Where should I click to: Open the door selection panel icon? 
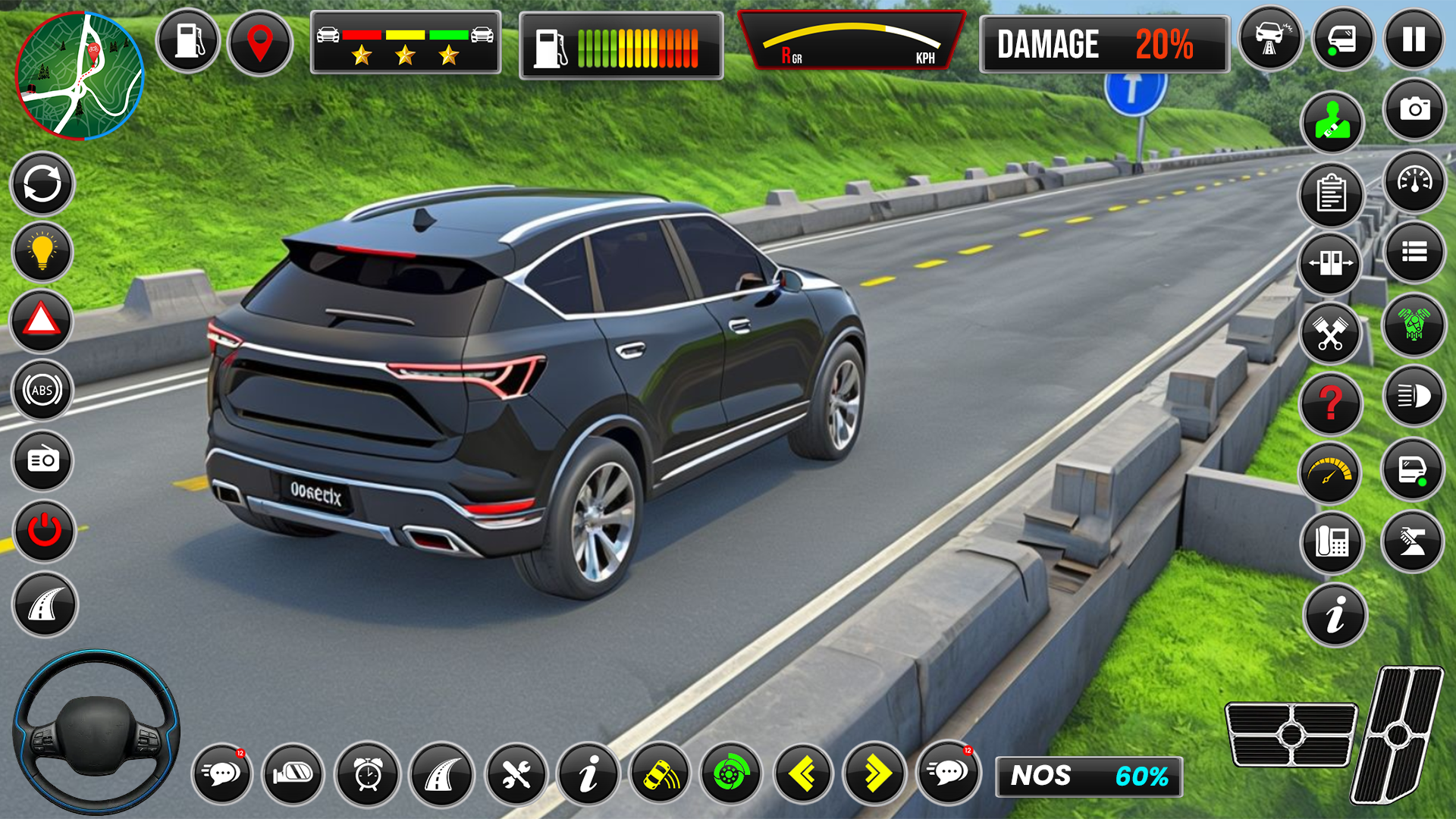1332,261
